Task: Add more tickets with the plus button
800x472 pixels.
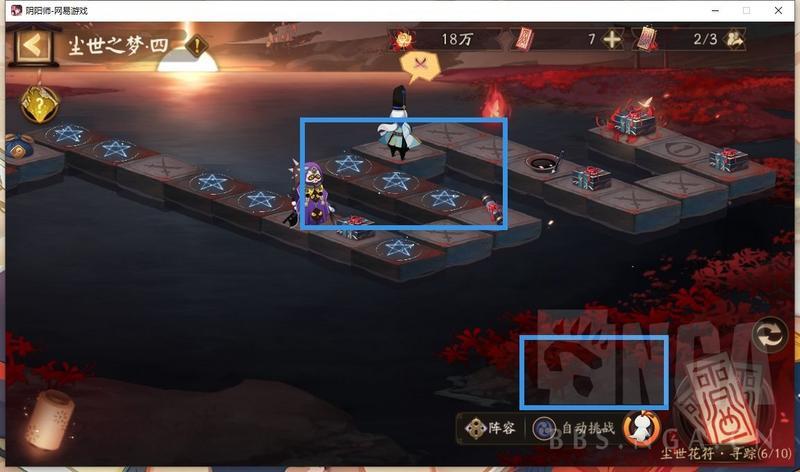Action: [x=612, y=40]
